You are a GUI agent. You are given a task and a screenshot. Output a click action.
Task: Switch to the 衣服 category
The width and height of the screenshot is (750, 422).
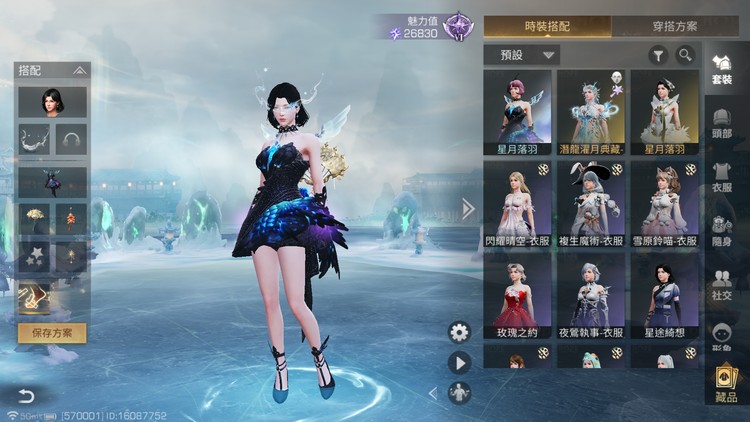pos(722,177)
